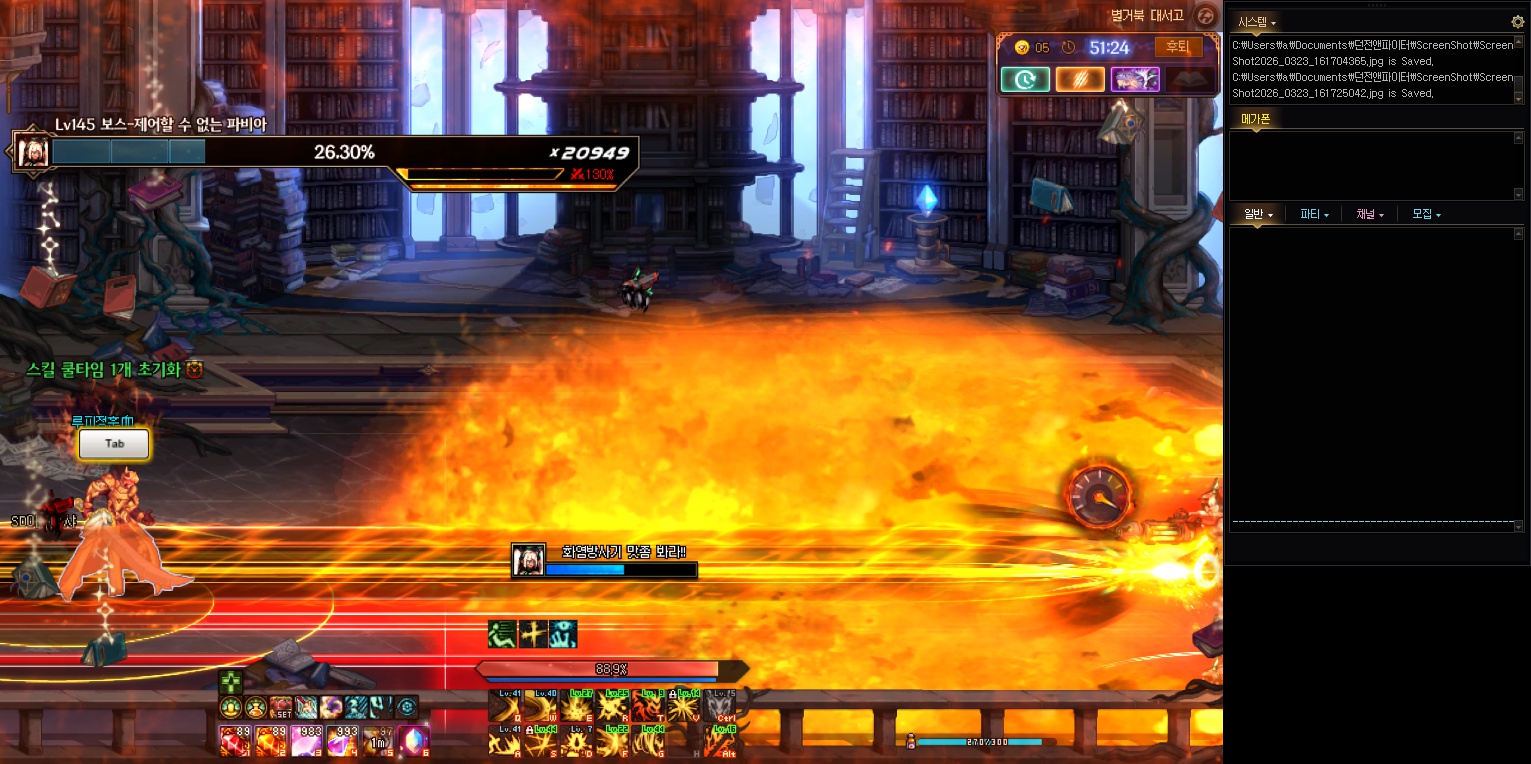Trigger the Ctrl awakening skill icon
The width and height of the screenshot is (1531, 764).
coord(720,706)
